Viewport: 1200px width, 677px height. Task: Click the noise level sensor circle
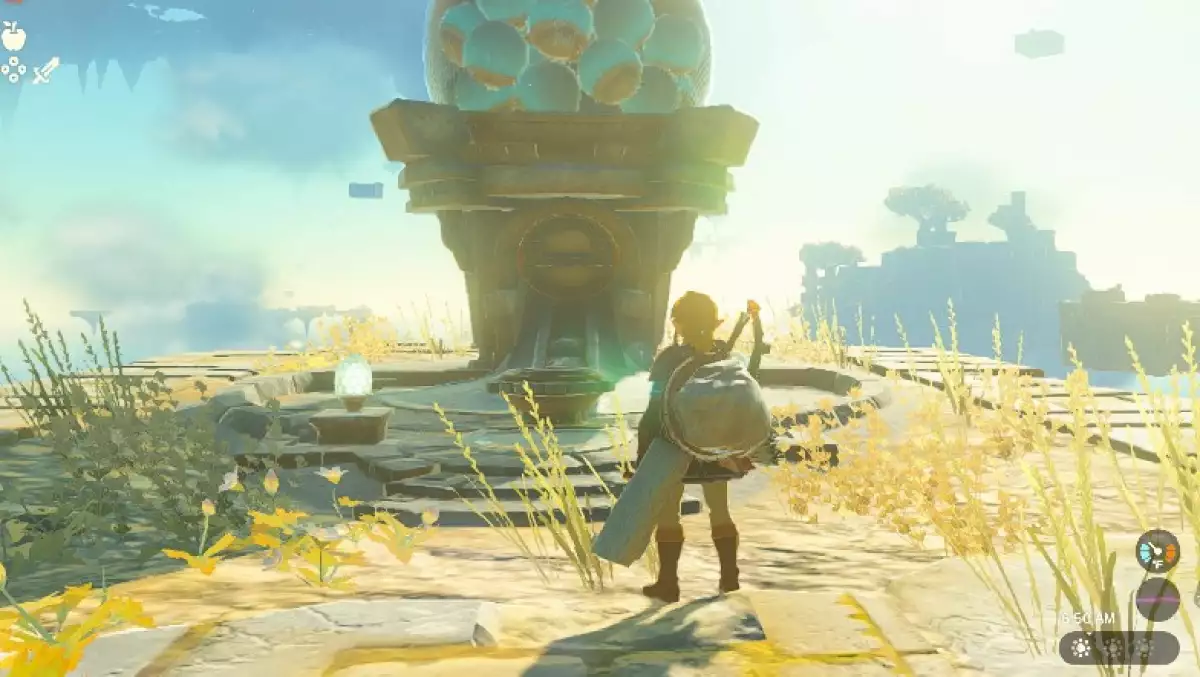coord(1157,599)
